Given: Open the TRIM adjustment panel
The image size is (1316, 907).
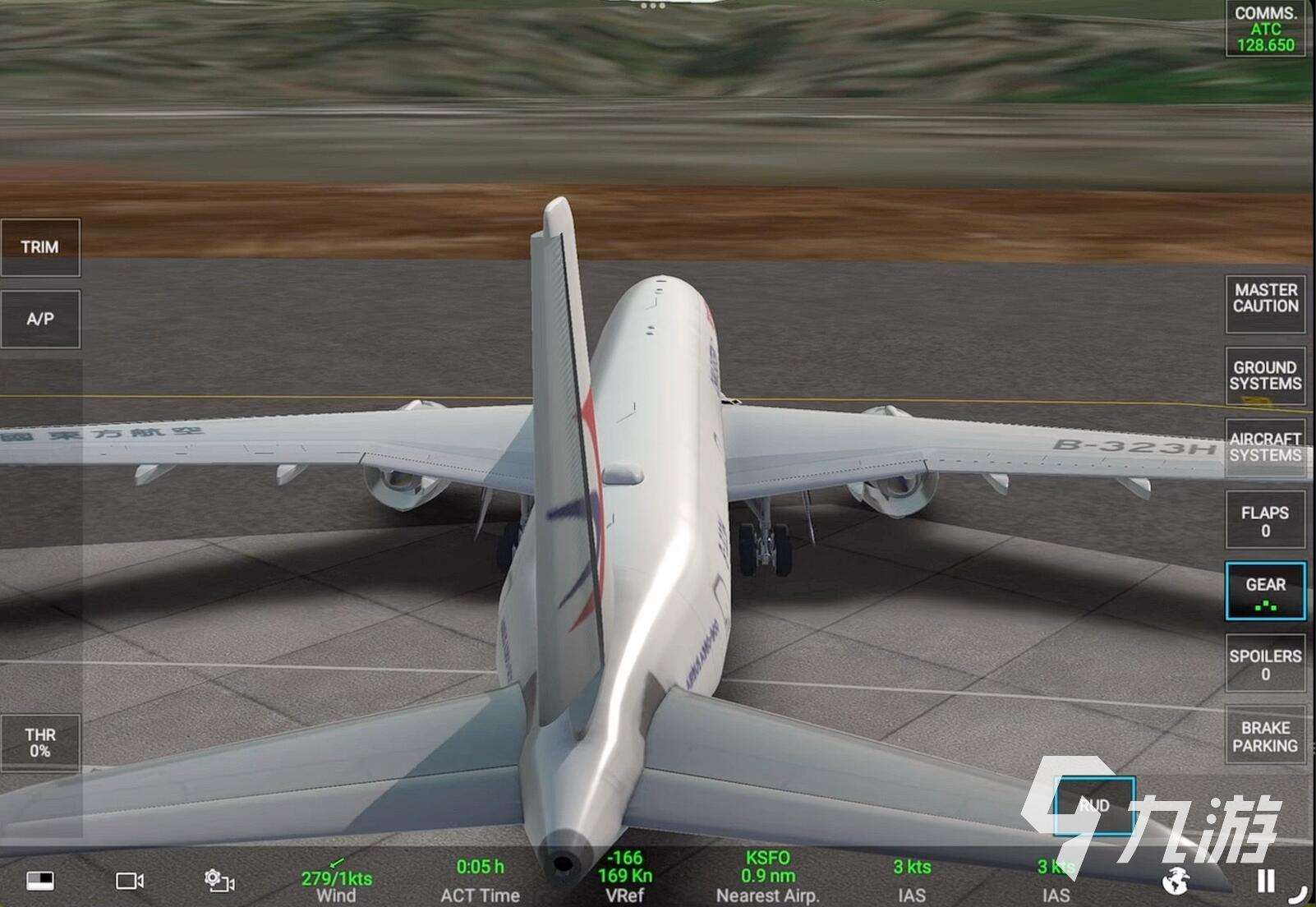Looking at the screenshot, I should 41,246.
